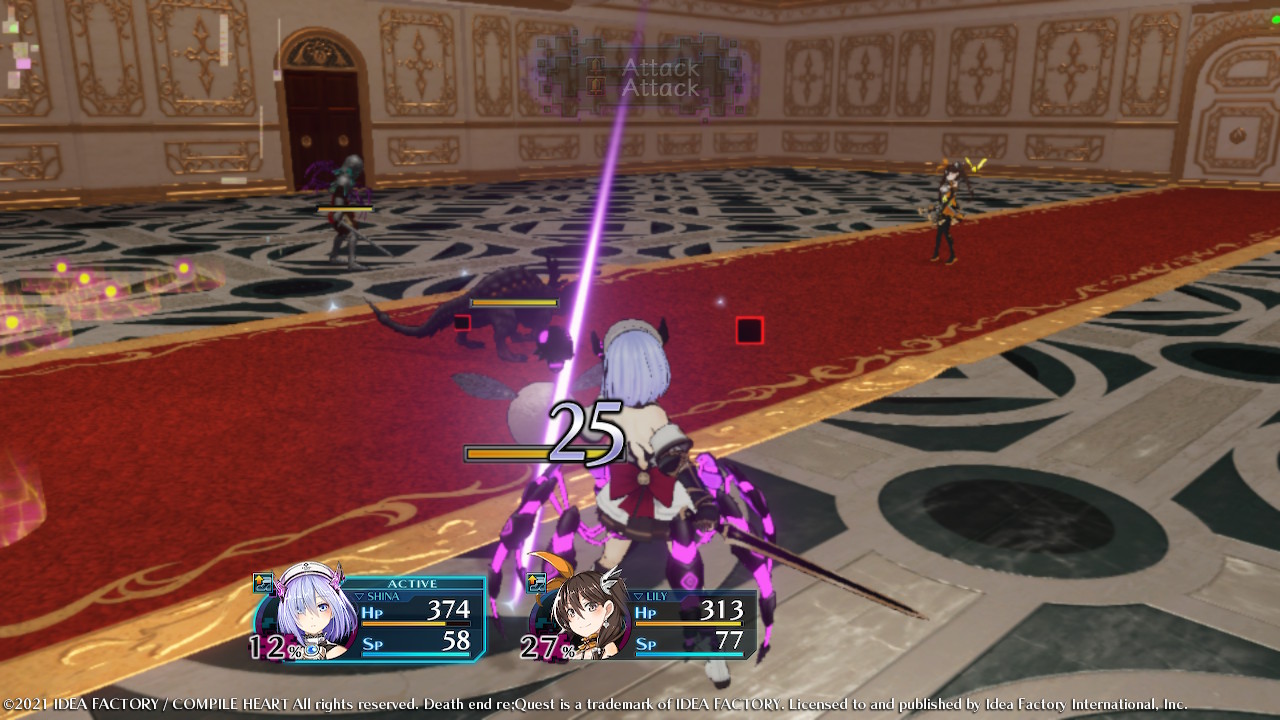
Task: Click the buff icon above Lily's portrait
Action: [x=537, y=582]
